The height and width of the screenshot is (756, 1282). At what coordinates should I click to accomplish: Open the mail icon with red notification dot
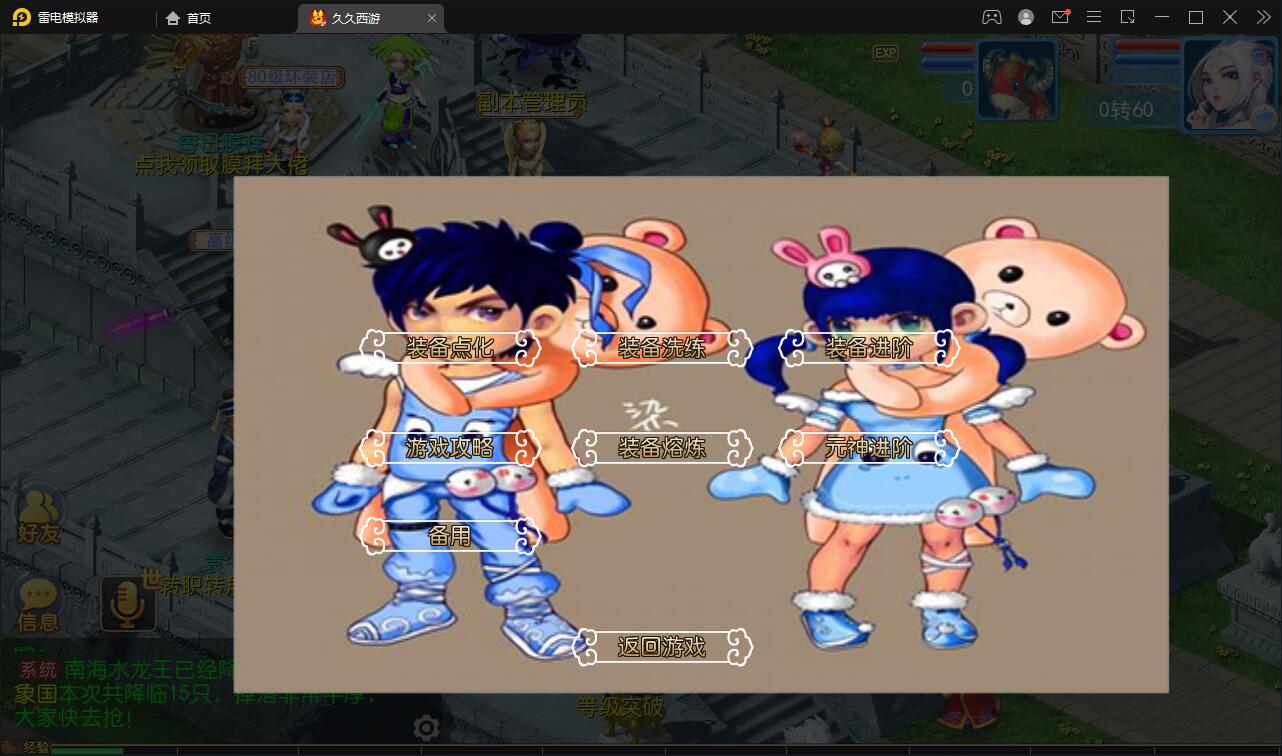click(x=1060, y=17)
